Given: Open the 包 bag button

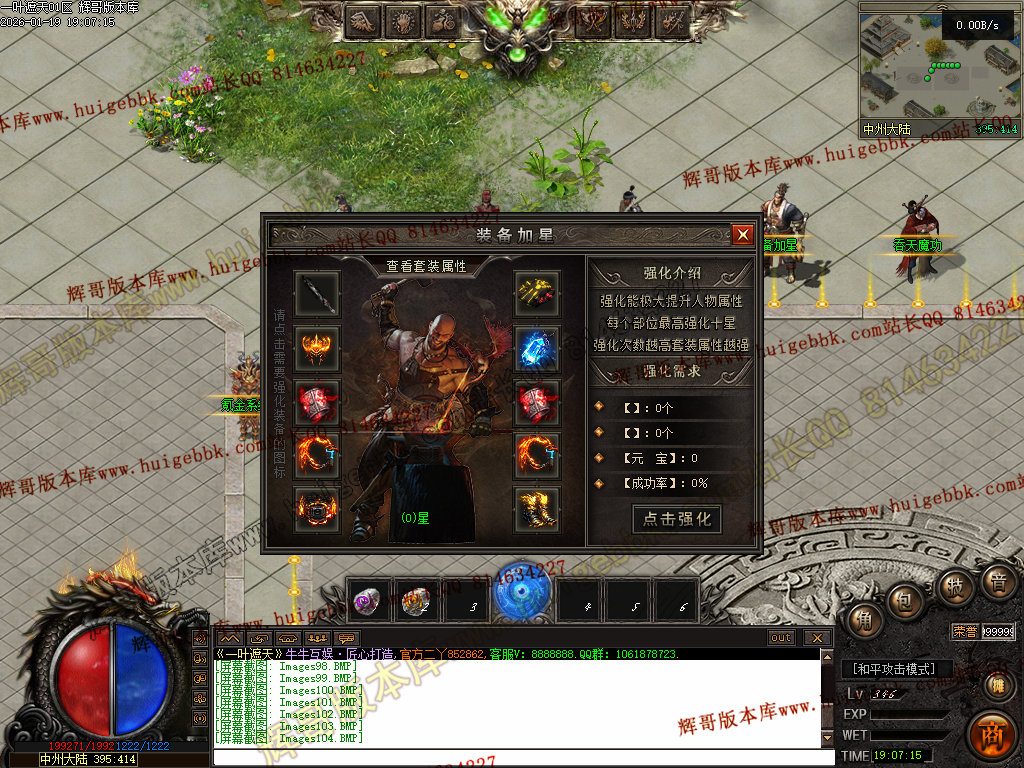Looking at the screenshot, I should coord(907,602).
